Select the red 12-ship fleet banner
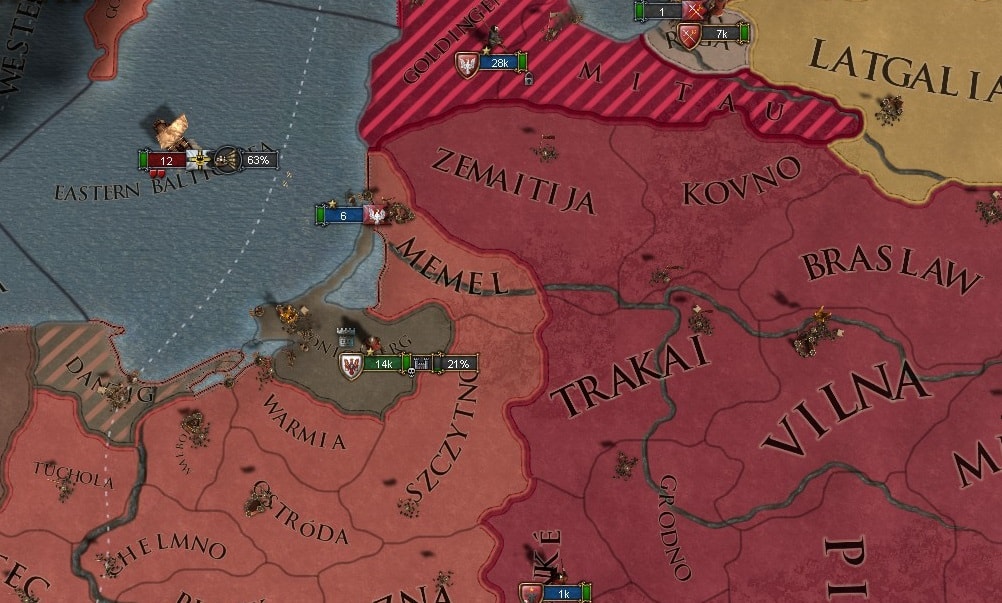Image resolution: width=1002 pixels, height=603 pixels. click(167, 160)
